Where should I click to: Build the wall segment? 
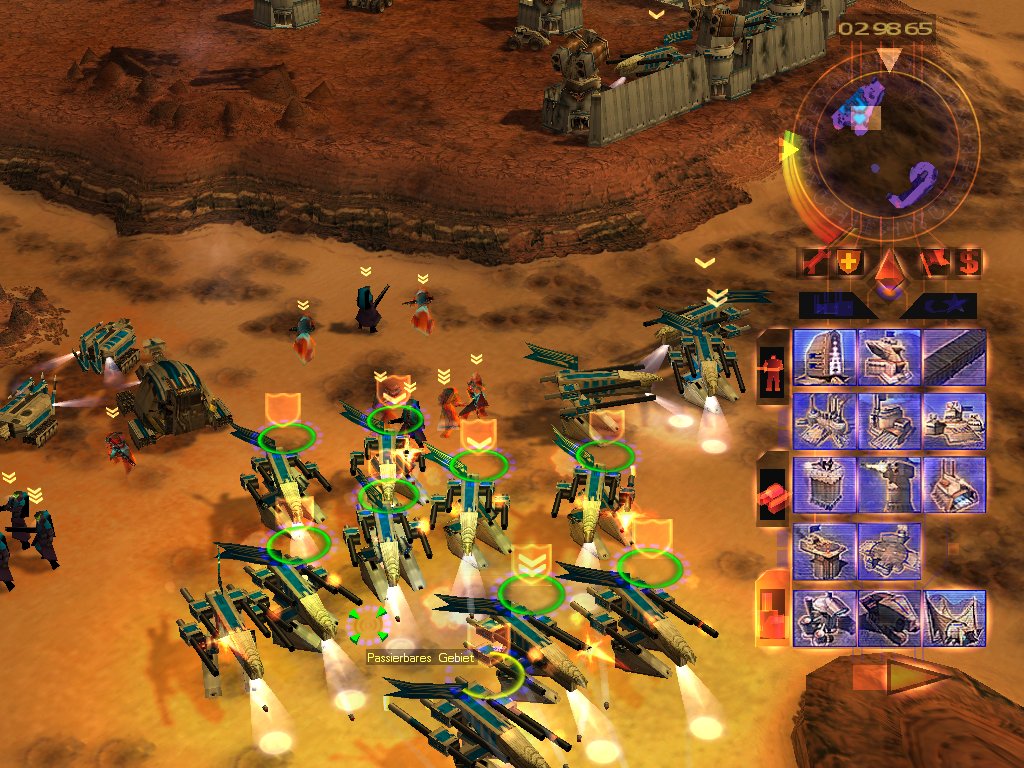[x=954, y=357]
